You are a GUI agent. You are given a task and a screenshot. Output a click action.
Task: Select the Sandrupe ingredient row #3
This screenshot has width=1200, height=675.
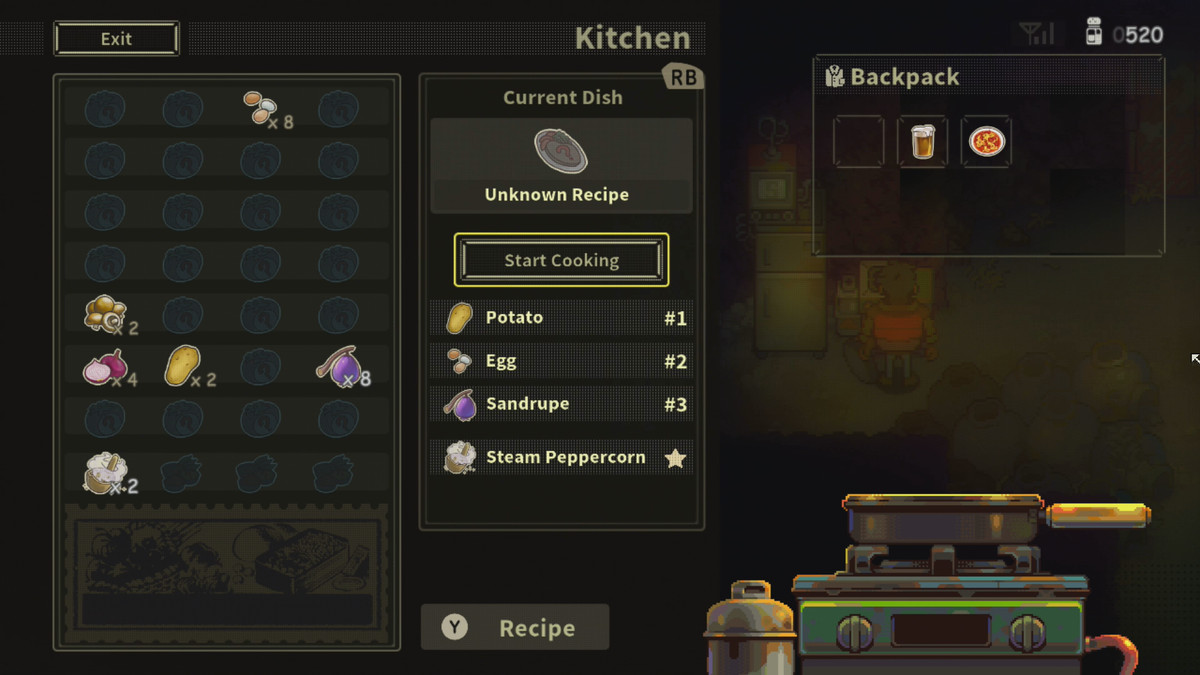tap(561, 404)
